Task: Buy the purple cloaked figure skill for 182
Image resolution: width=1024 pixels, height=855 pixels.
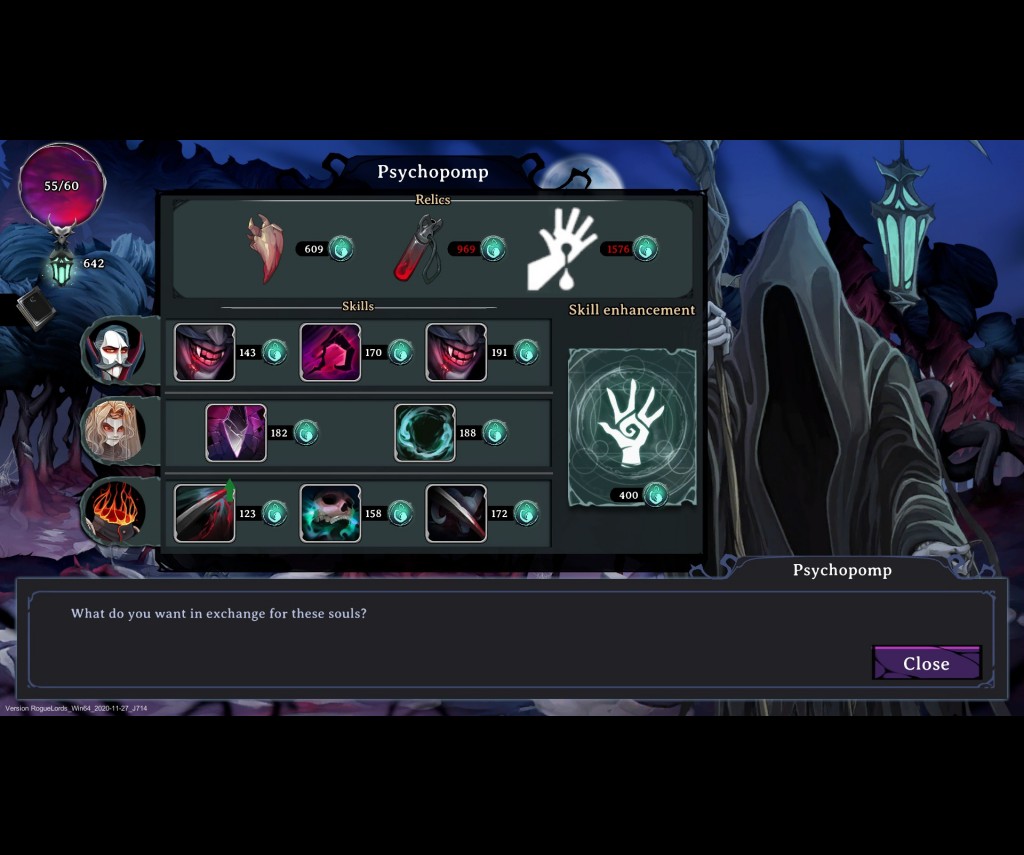Action: click(x=236, y=433)
